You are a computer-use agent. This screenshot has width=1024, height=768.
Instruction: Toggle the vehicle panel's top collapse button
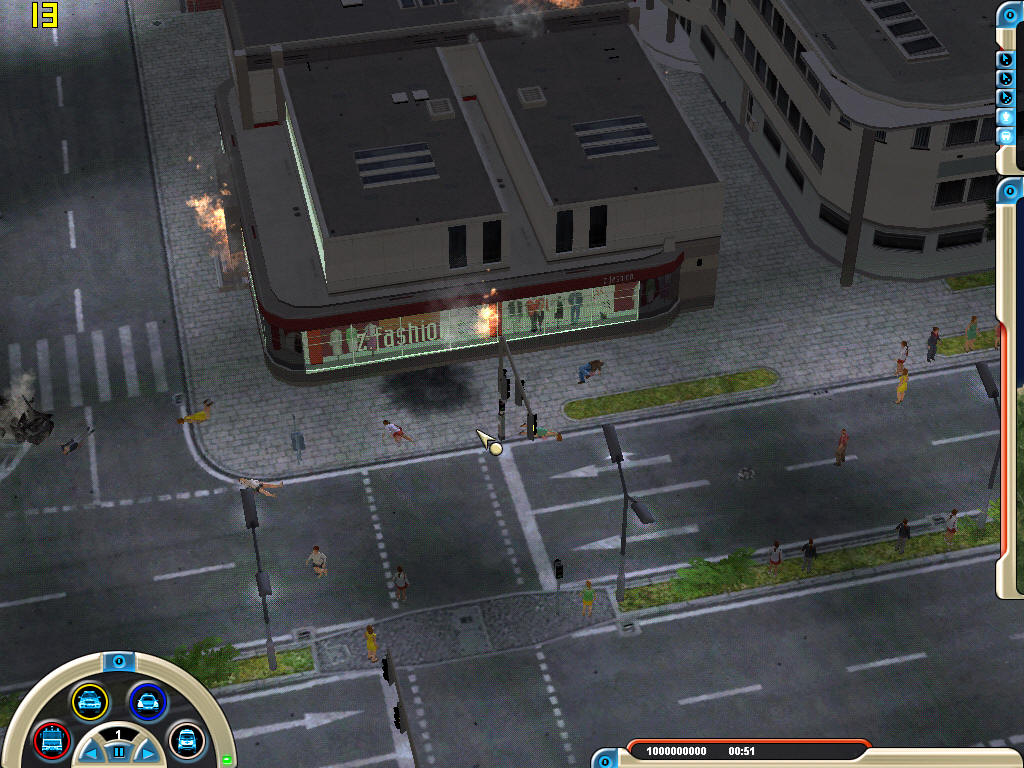pyautogui.click(x=118, y=661)
